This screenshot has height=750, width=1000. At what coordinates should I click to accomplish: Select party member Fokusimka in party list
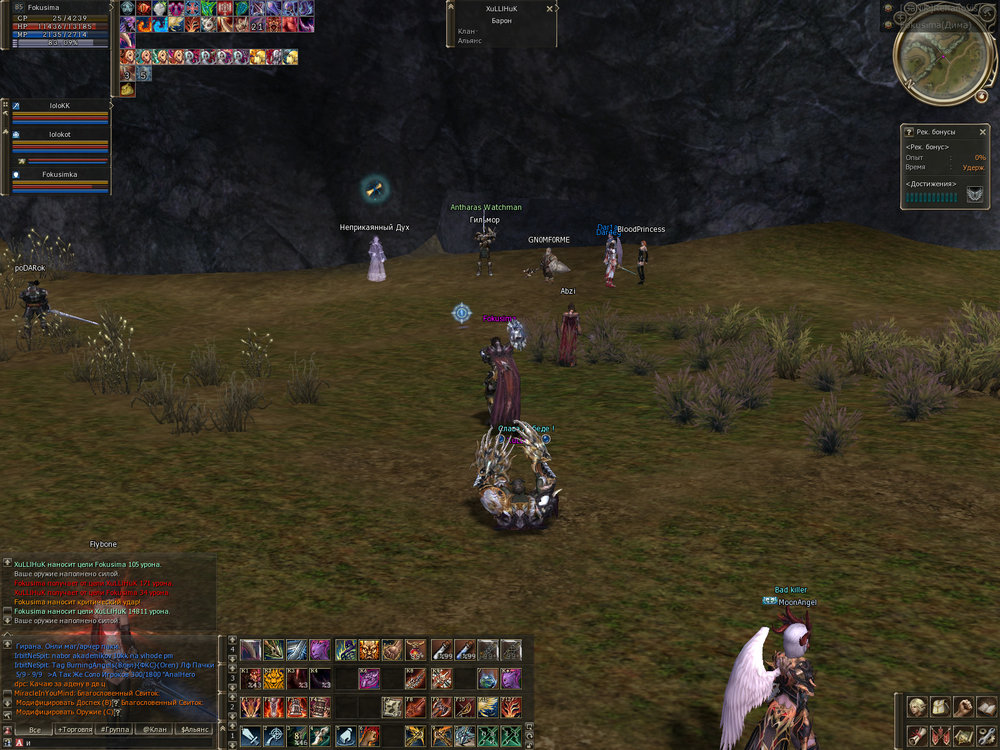click(60, 173)
